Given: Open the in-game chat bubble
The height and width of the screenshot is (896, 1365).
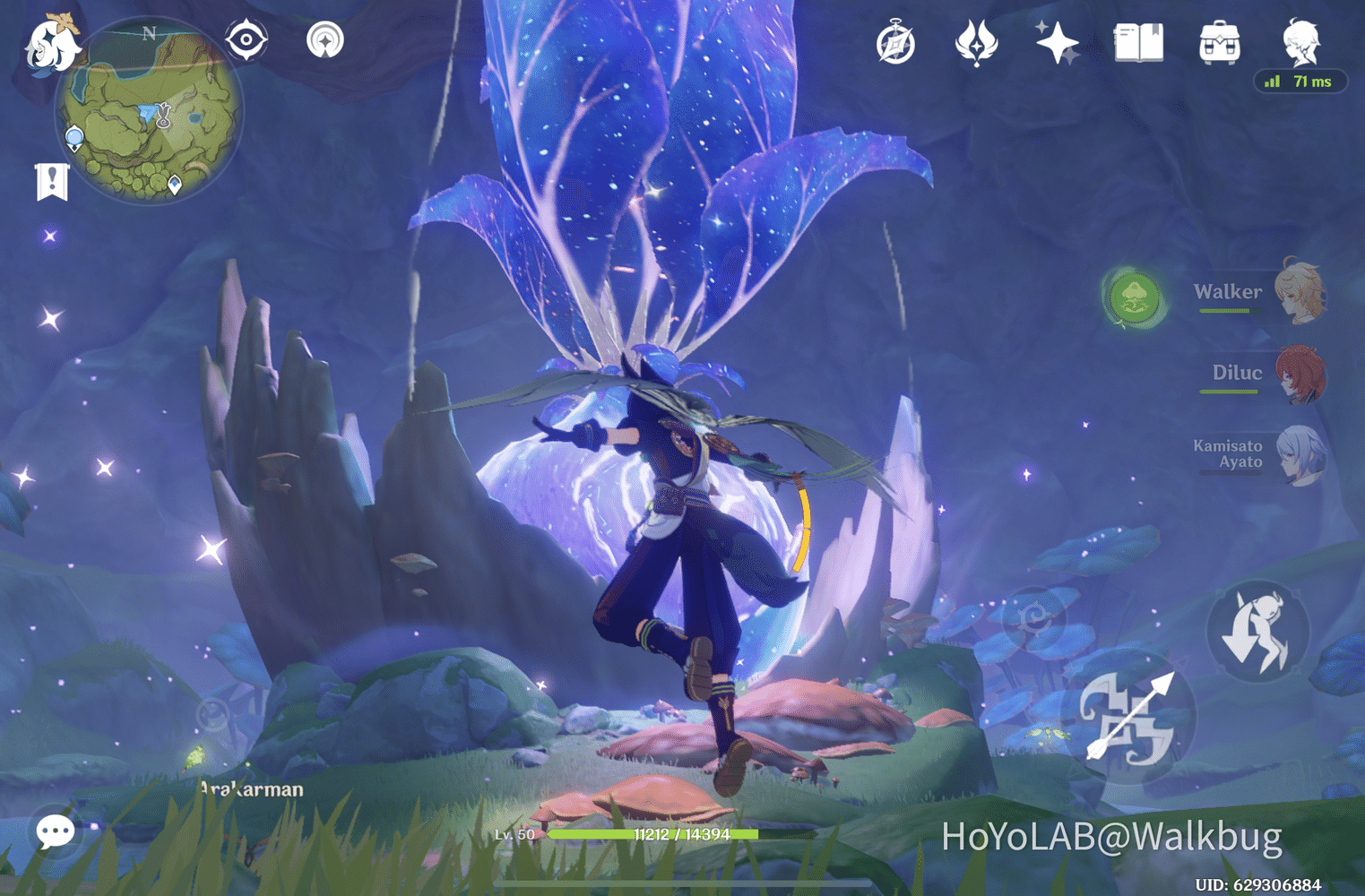Looking at the screenshot, I should click(x=55, y=831).
